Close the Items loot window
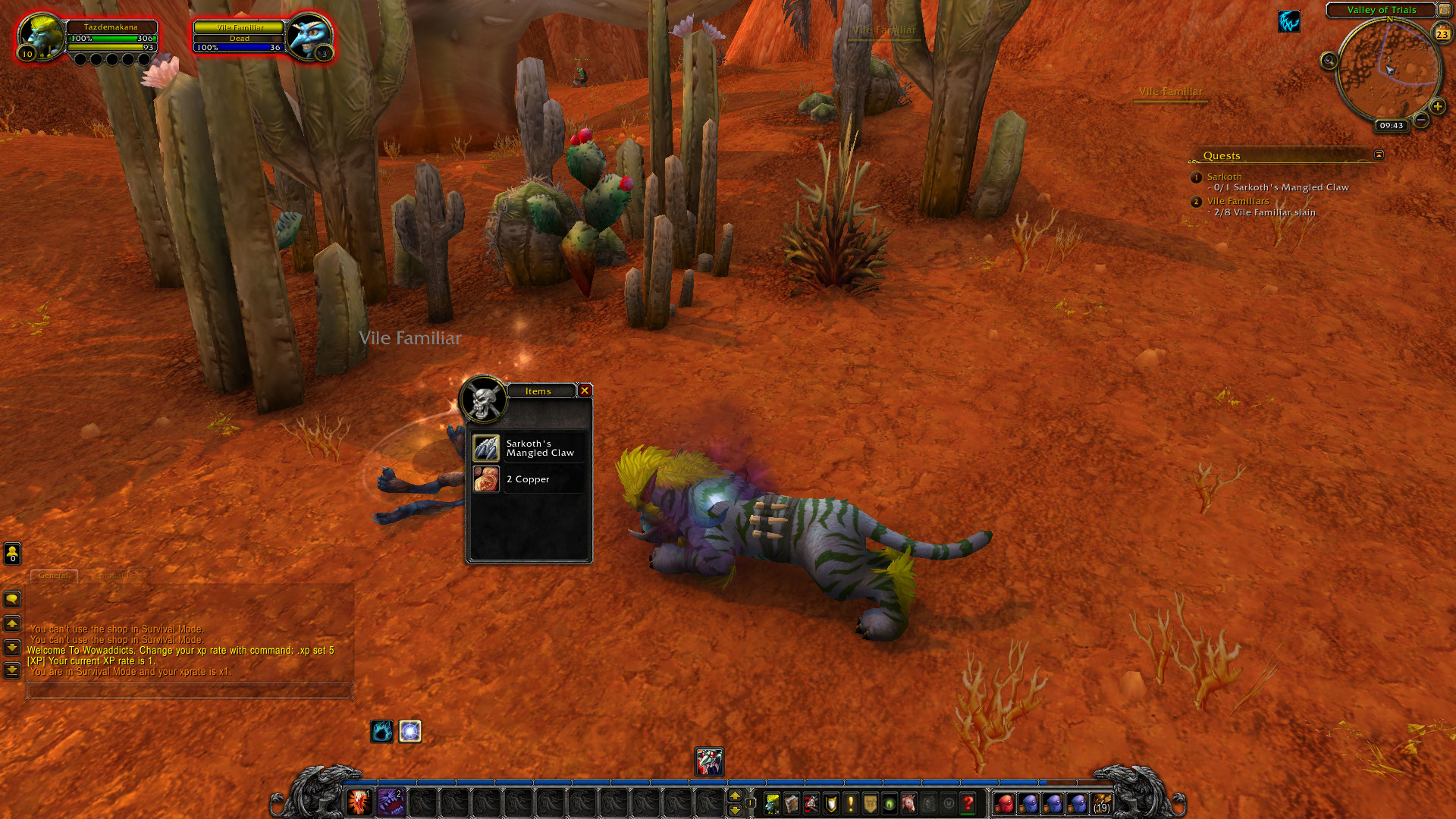 click(585, 391)
